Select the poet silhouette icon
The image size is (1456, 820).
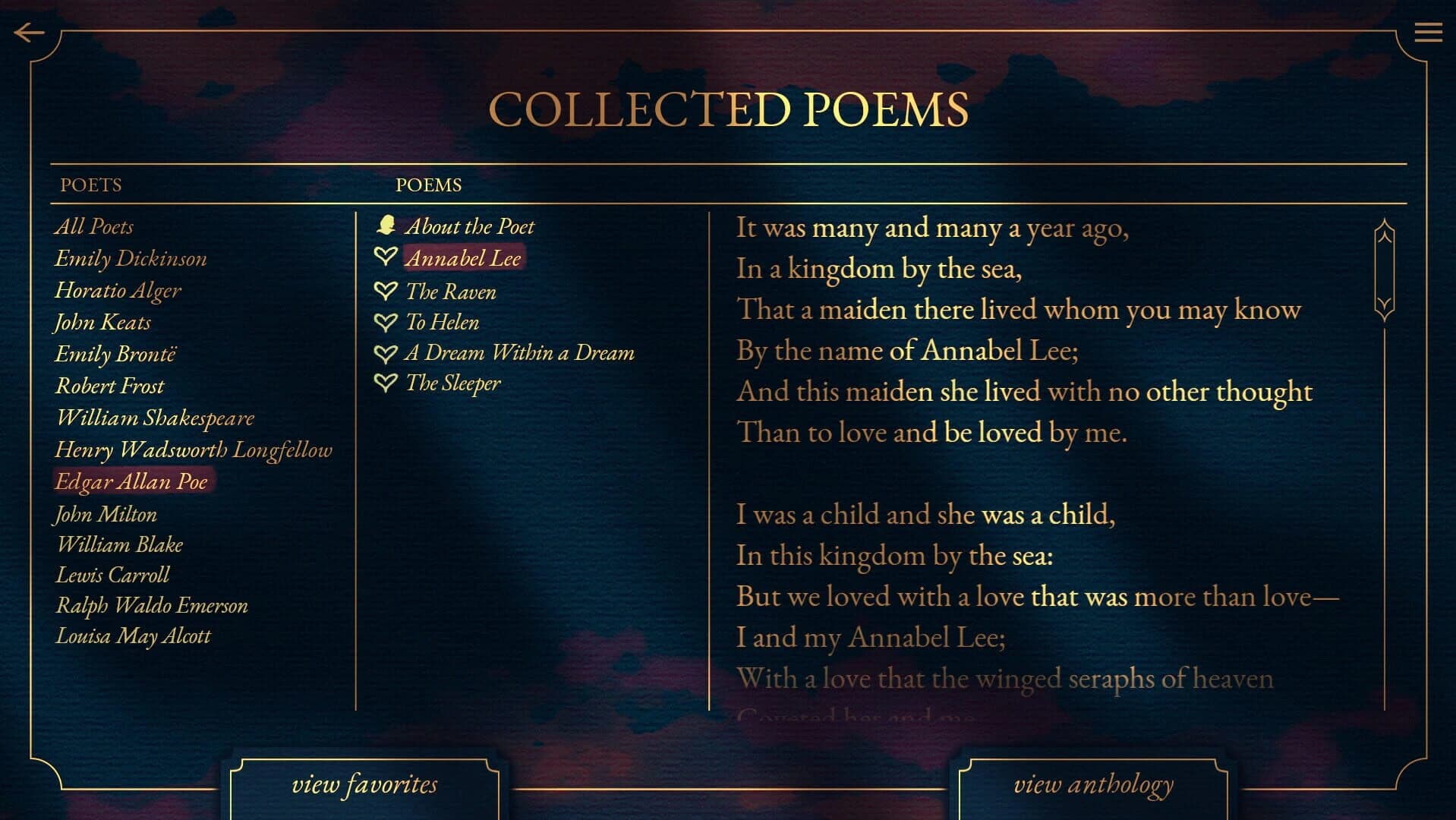pos(389,225)
